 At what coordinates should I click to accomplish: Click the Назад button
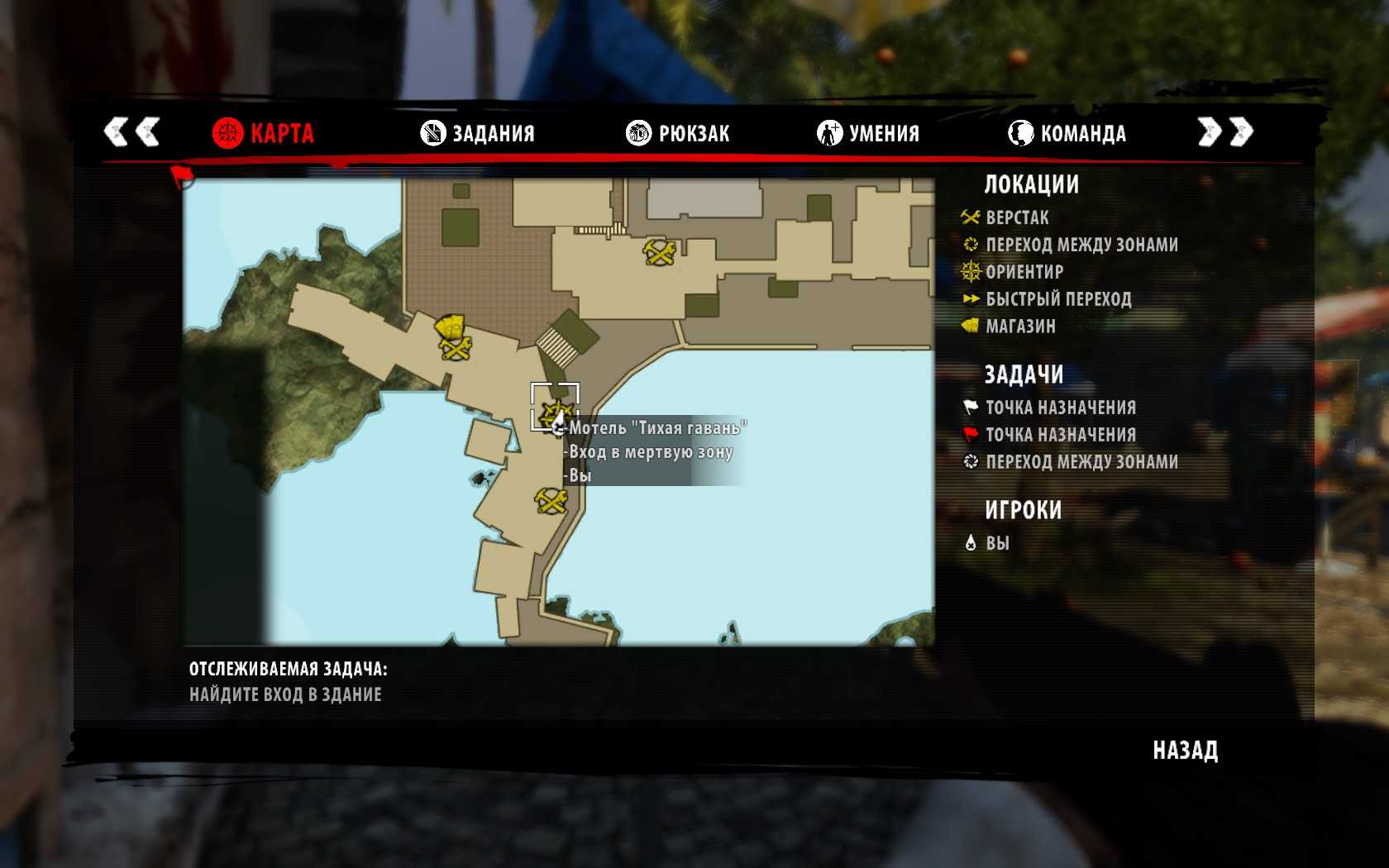[1185, 751]
